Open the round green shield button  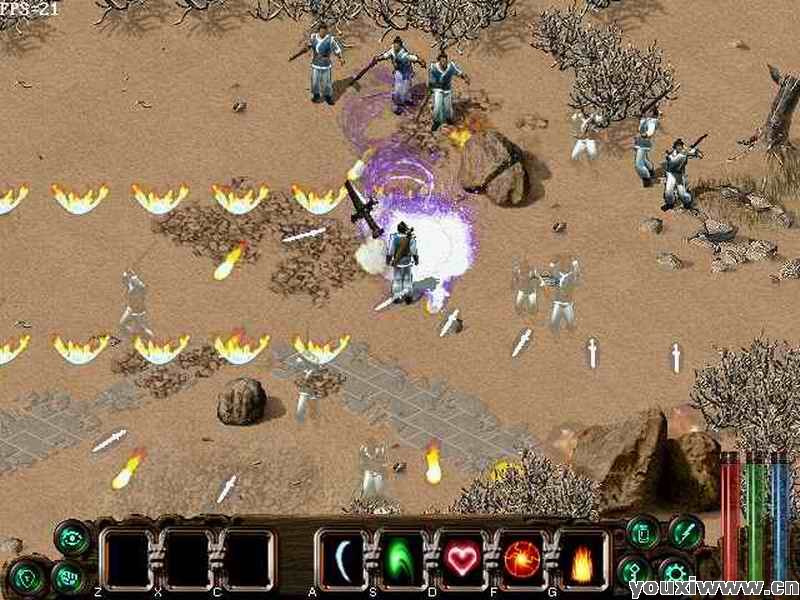28,575
